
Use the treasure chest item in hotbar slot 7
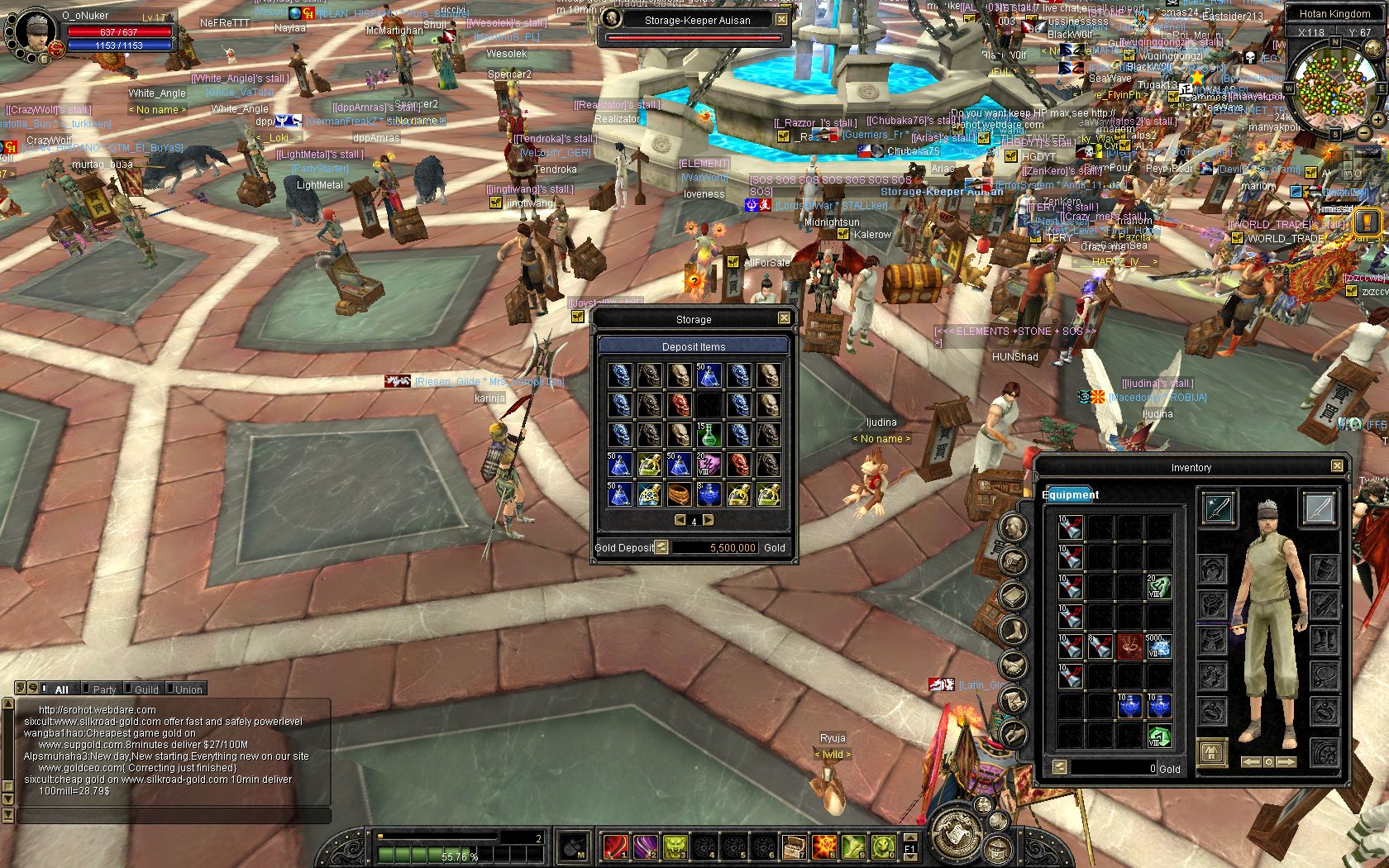pos(794,847)
